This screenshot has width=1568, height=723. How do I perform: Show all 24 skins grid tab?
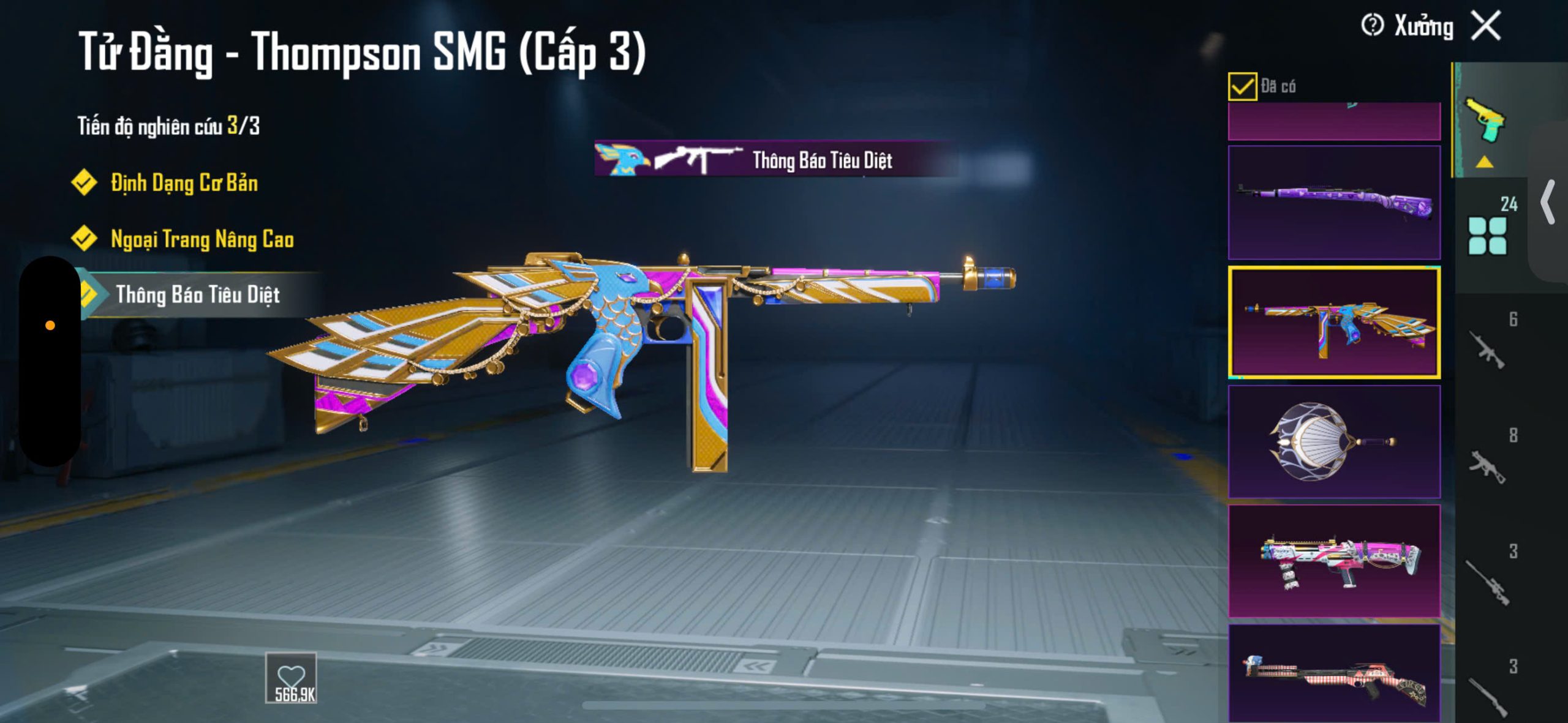pyautogui.click(x=1488, y=233)
